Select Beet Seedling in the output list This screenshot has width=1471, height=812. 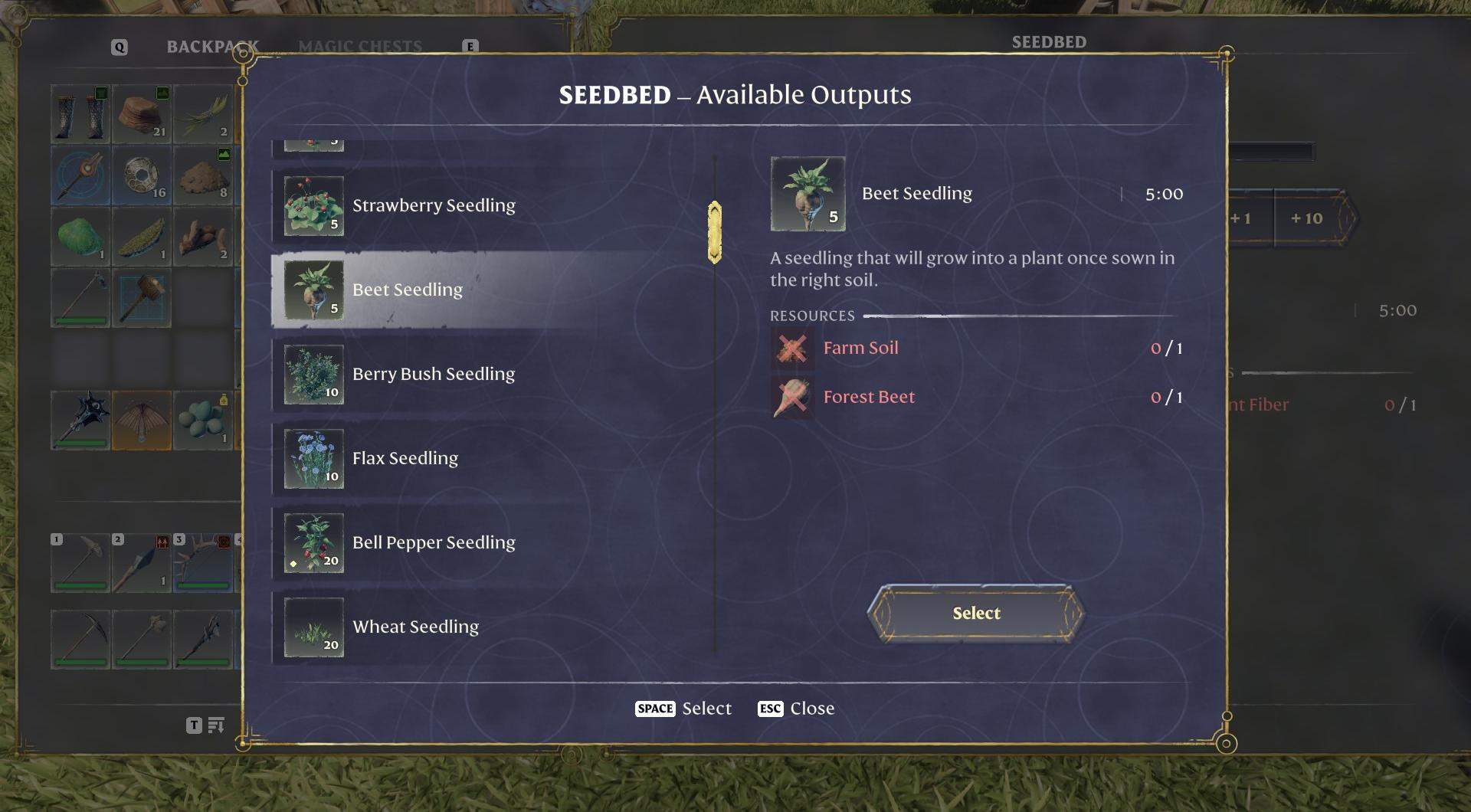pyautogui.click(x=407, y=290)
